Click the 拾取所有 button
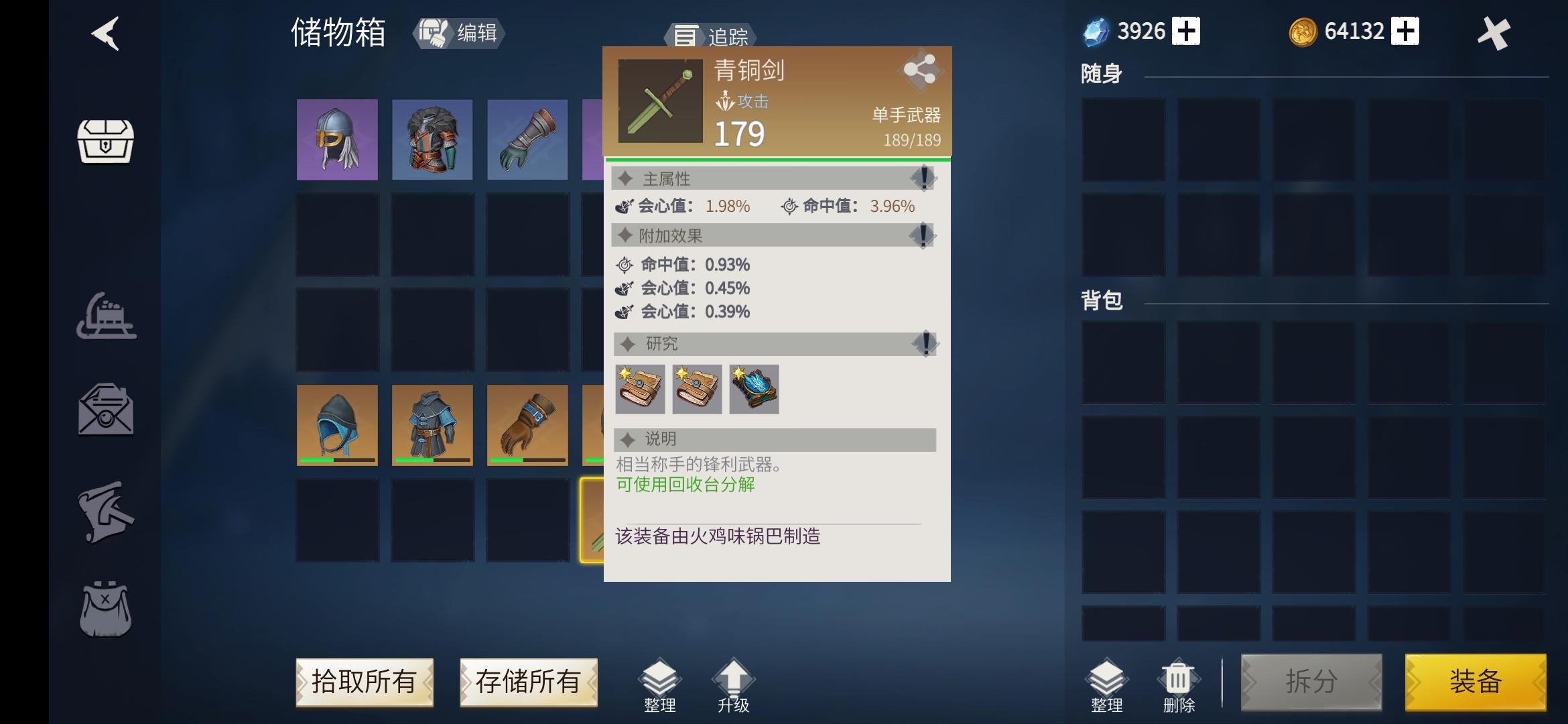1568x724 pixels. coord(364,681)
